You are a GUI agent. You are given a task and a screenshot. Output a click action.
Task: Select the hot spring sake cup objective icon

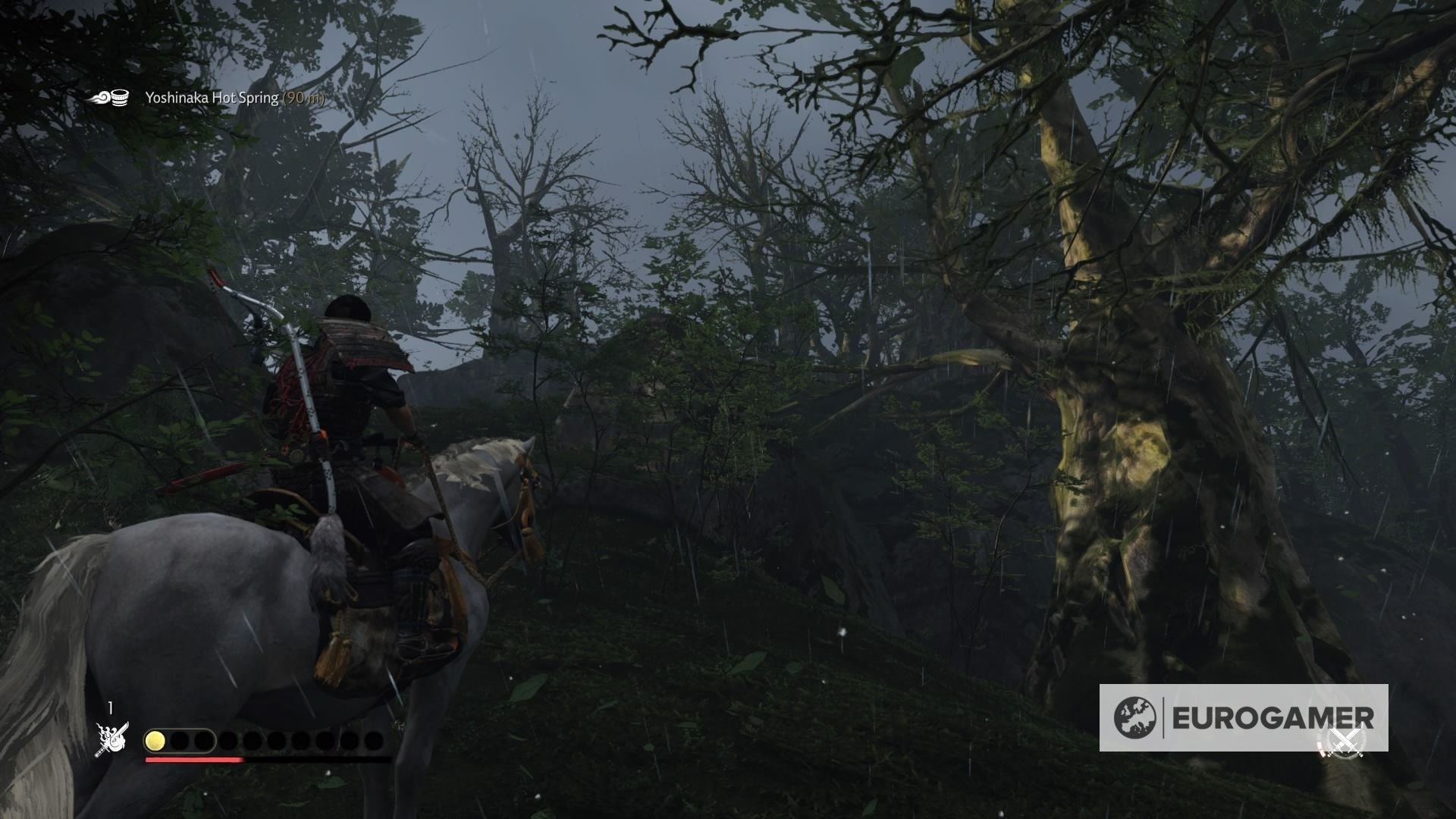coord(119,97)
